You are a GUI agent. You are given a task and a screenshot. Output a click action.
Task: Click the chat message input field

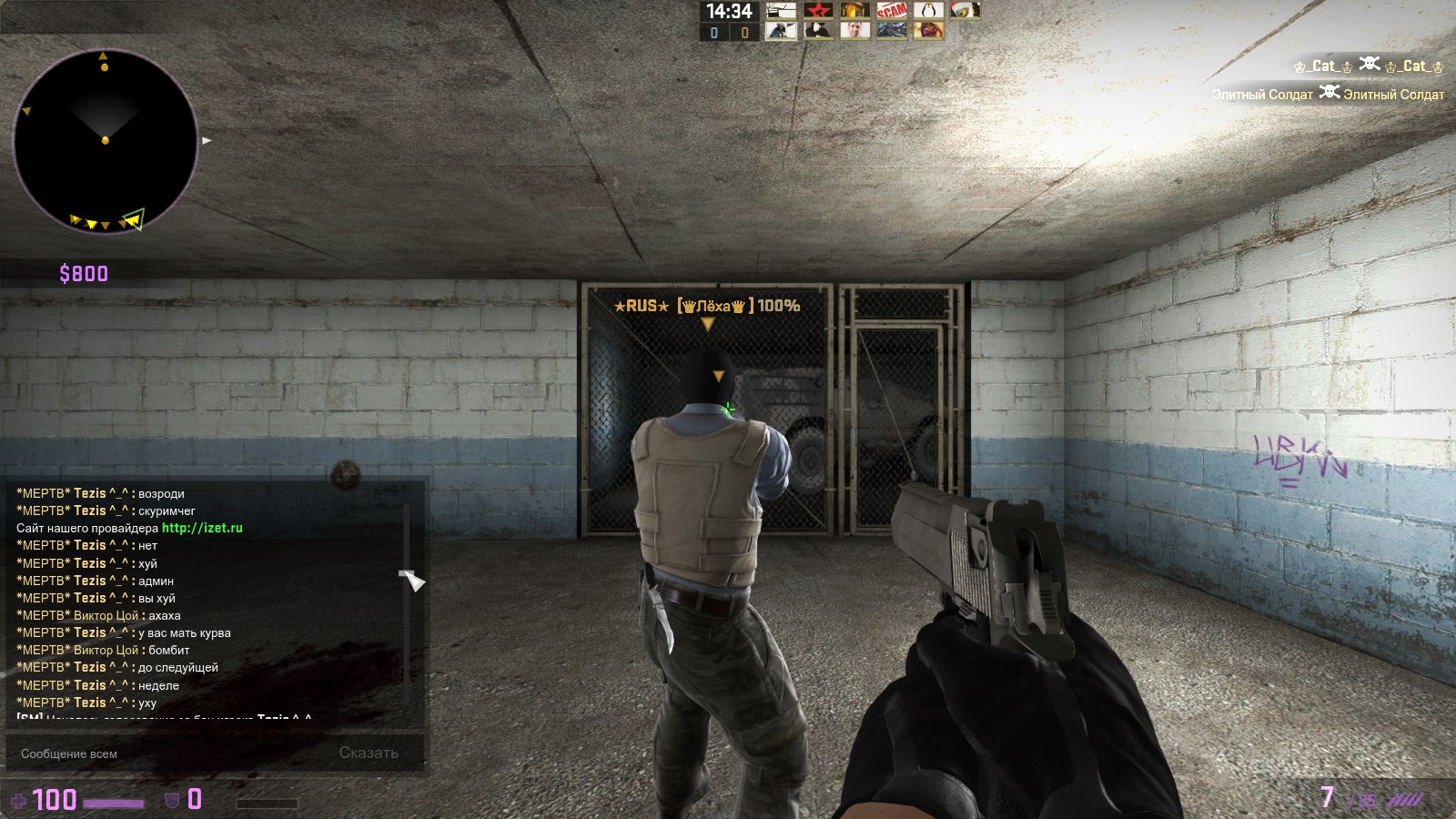click(x=173, y=753)
